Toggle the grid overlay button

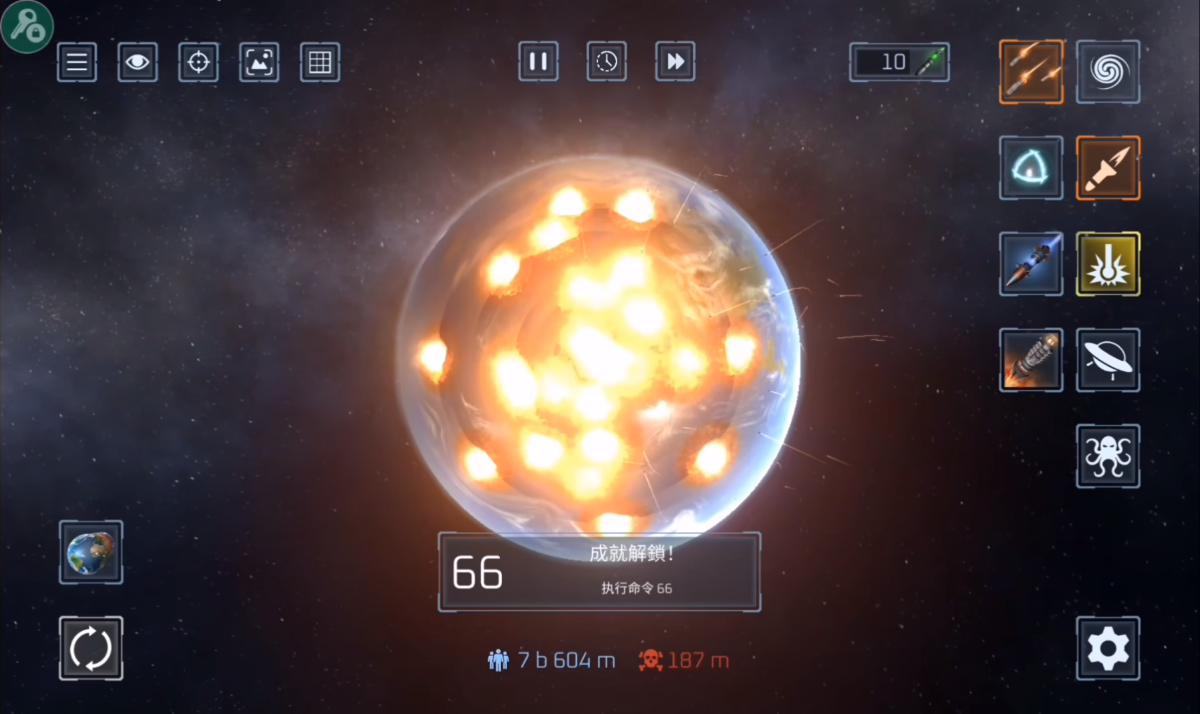(320, 63)
